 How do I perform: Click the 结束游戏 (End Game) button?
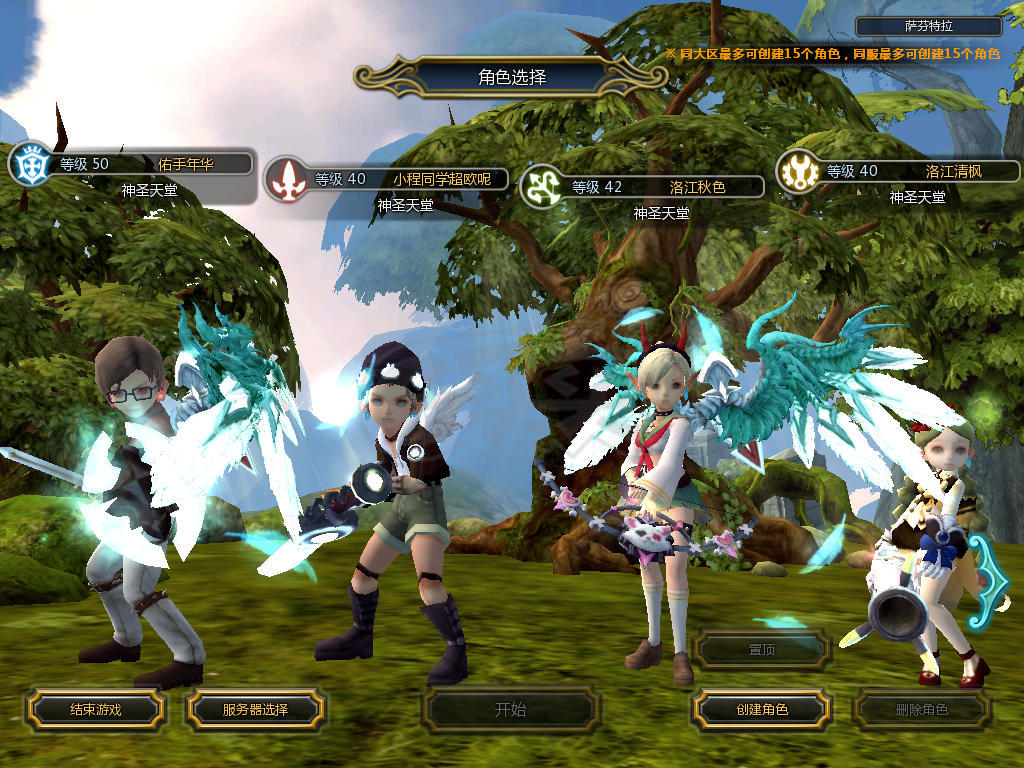(95, 710)
